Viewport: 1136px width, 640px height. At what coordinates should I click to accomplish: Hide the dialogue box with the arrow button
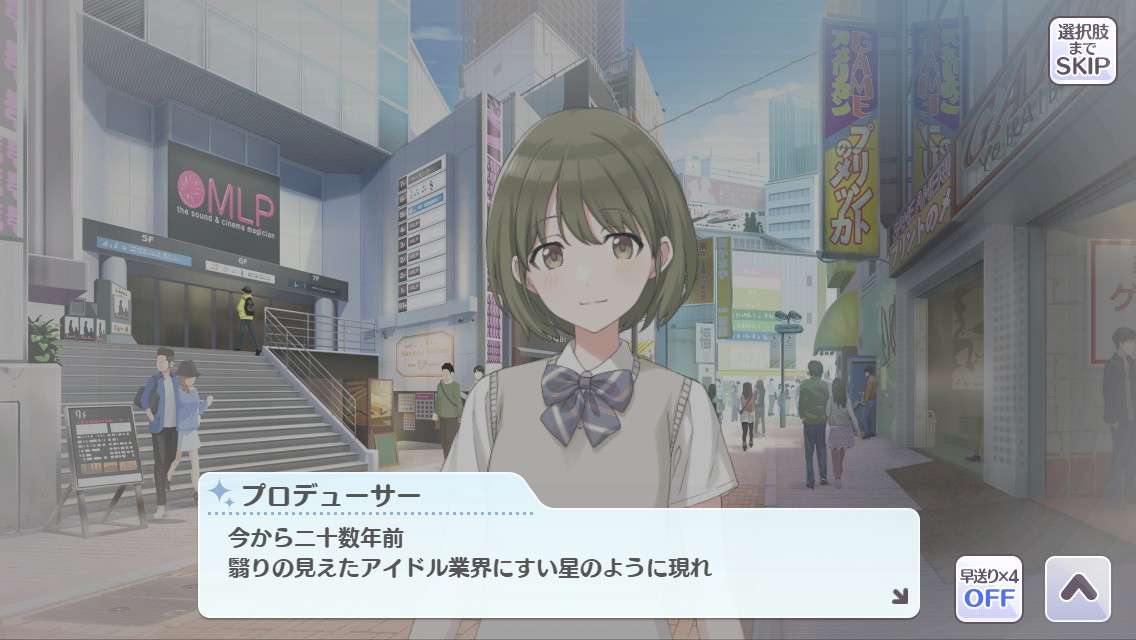pyautogui.click(x=1077, y=589)
